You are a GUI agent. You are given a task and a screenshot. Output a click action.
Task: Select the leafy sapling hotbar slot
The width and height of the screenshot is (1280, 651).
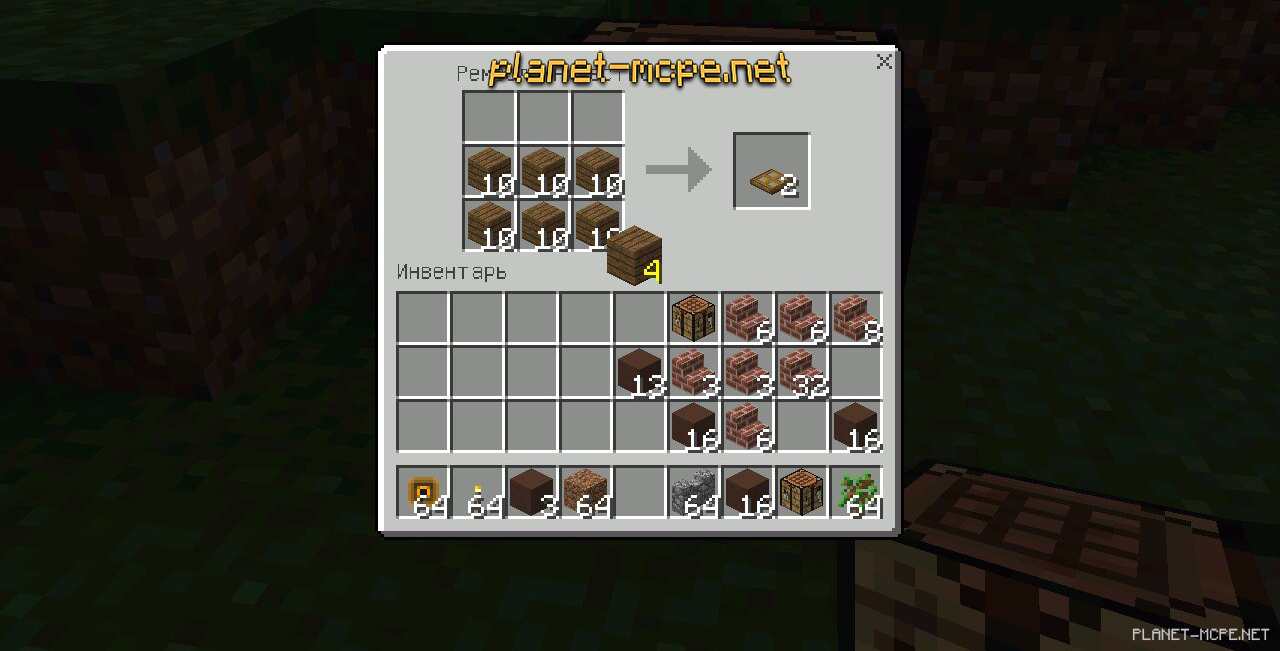pos(855,492)
